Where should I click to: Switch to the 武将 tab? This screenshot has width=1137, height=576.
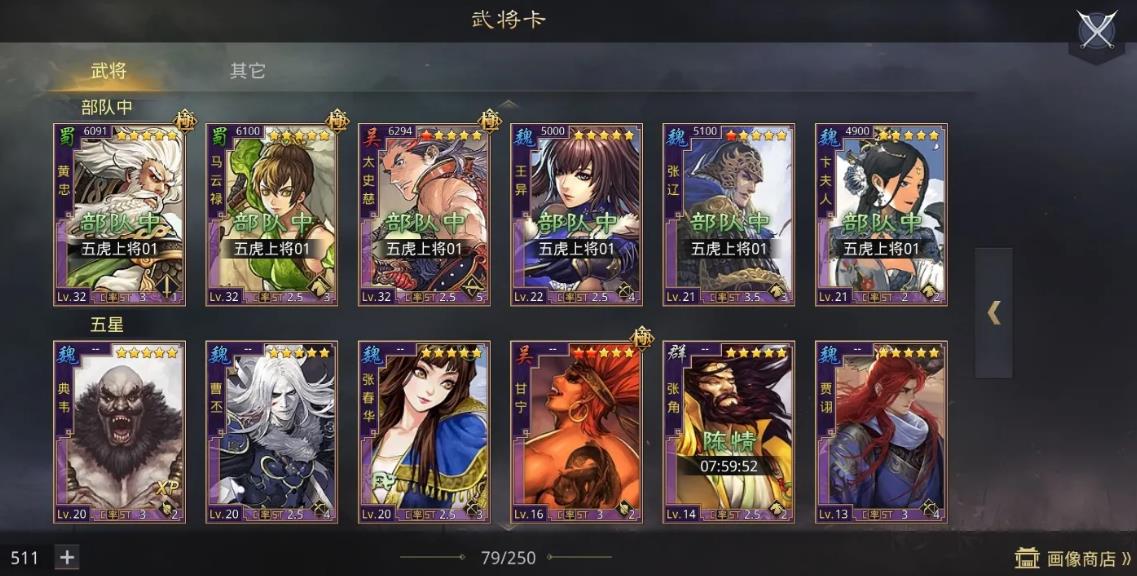pos(109,71)
